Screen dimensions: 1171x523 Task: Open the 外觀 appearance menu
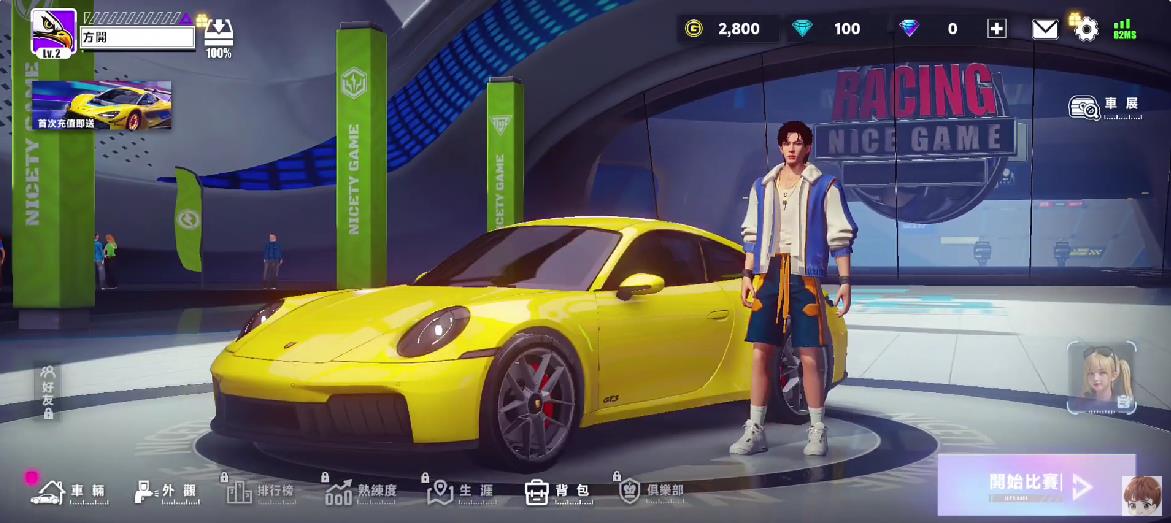[166, 491]
